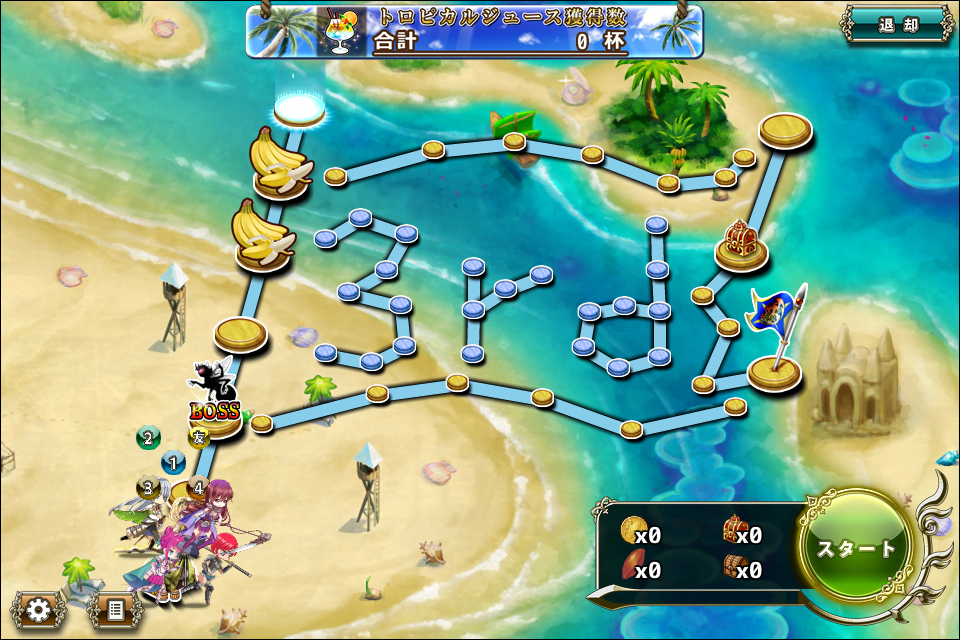Start the stage with the green スタート button
Image resolution: width=960 pixels, height=640 pixels.
(857, 548)
